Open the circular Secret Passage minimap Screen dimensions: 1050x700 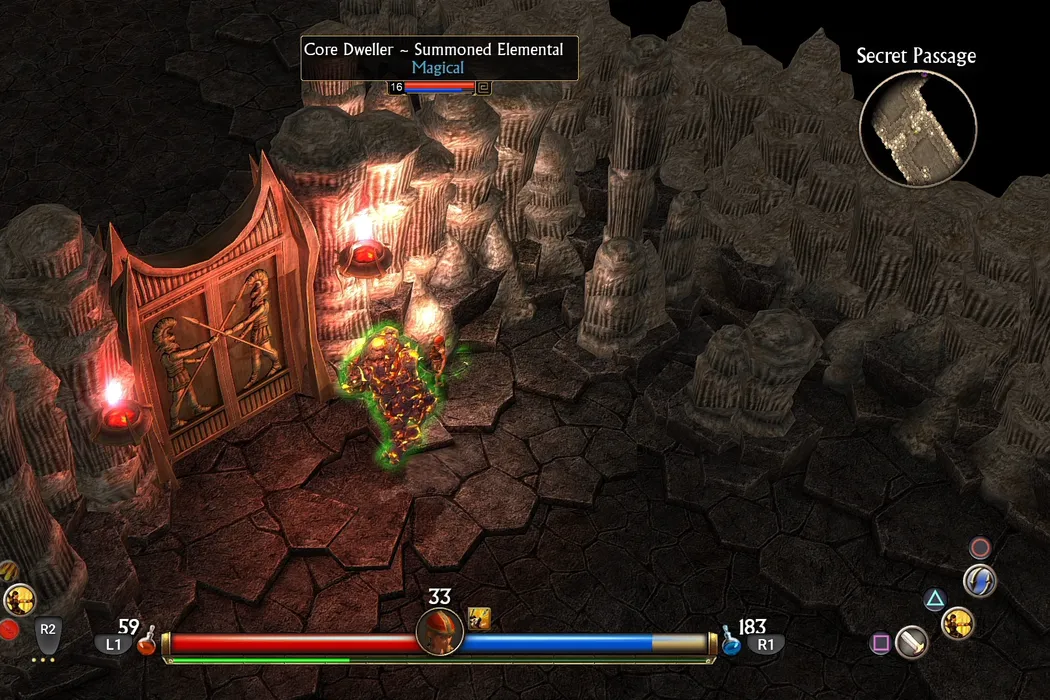pos(917,127)
